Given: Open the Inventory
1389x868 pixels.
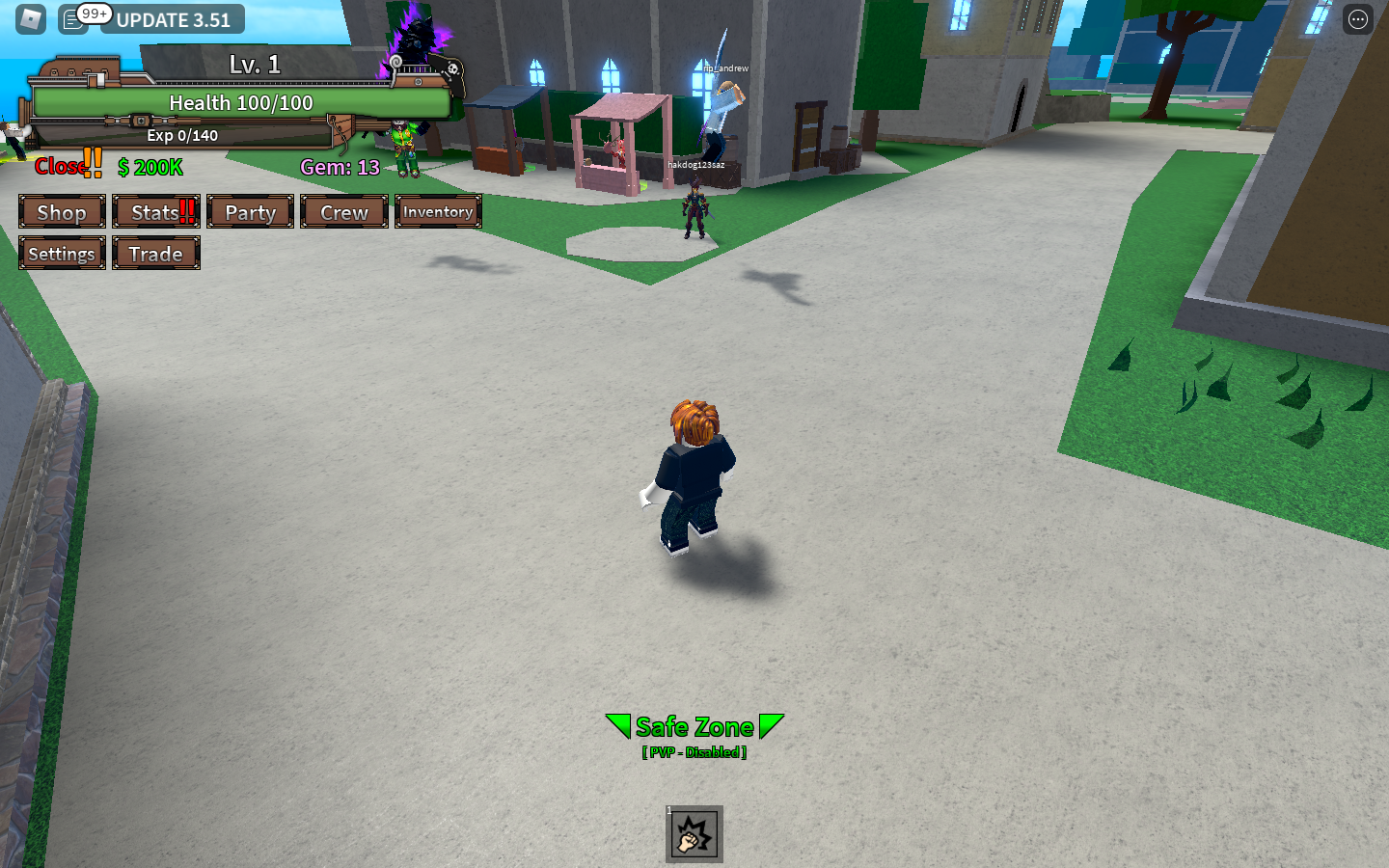Looking at the screenshot, I should point(438,211).
